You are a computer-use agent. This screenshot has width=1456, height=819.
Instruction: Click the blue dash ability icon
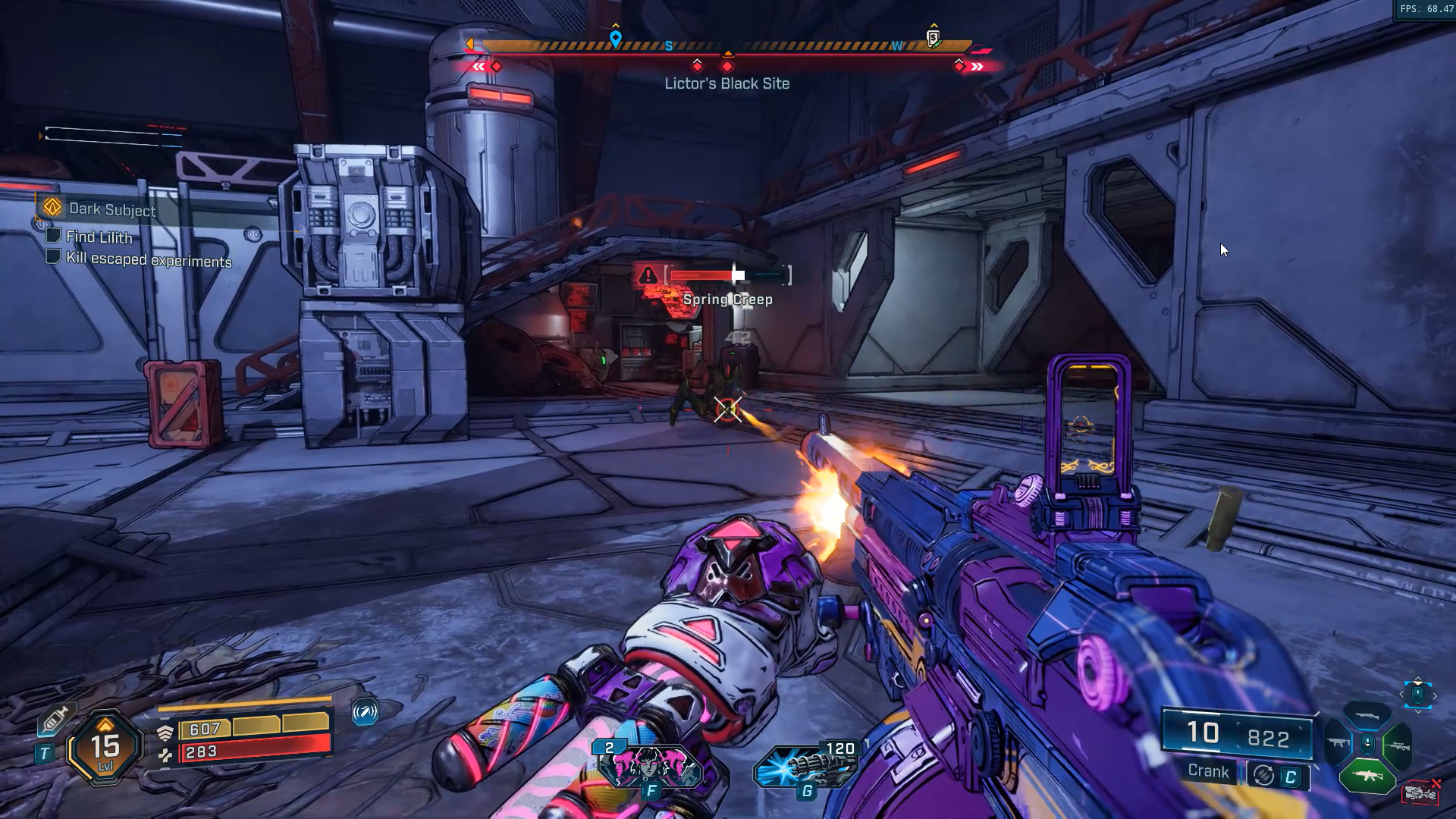(x=365, y=712)
